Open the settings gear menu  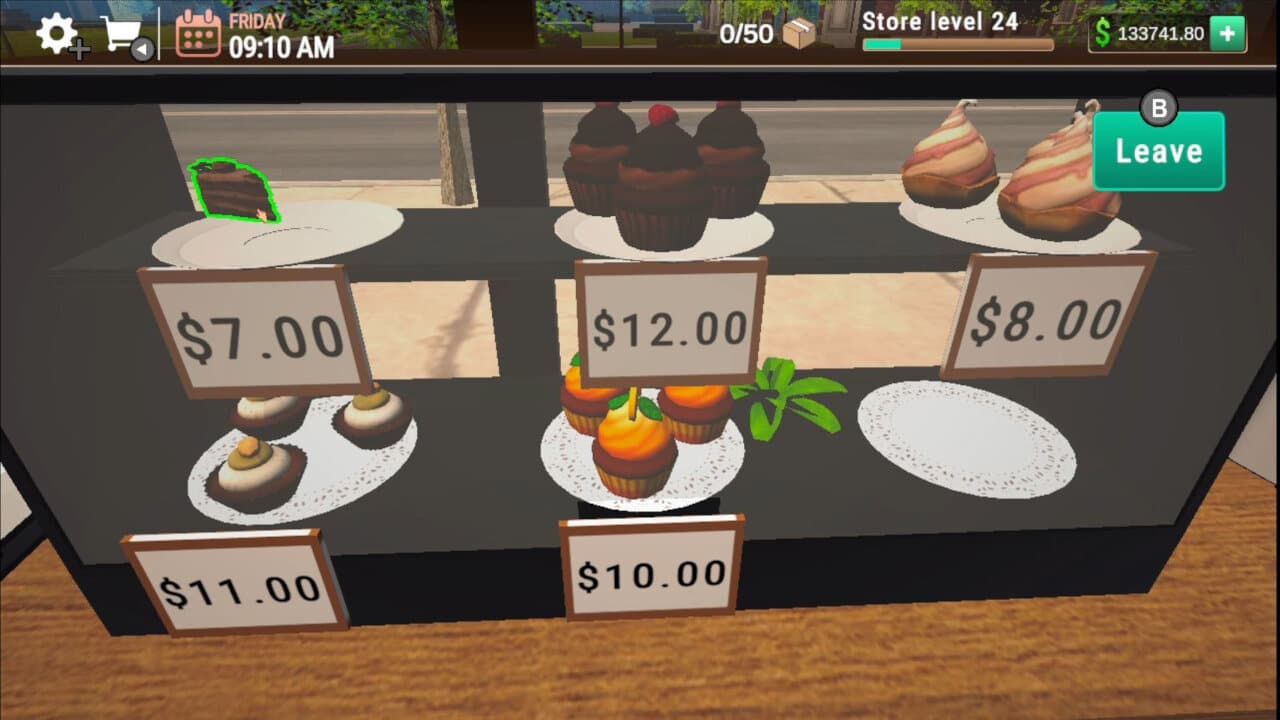click(55, 33)
